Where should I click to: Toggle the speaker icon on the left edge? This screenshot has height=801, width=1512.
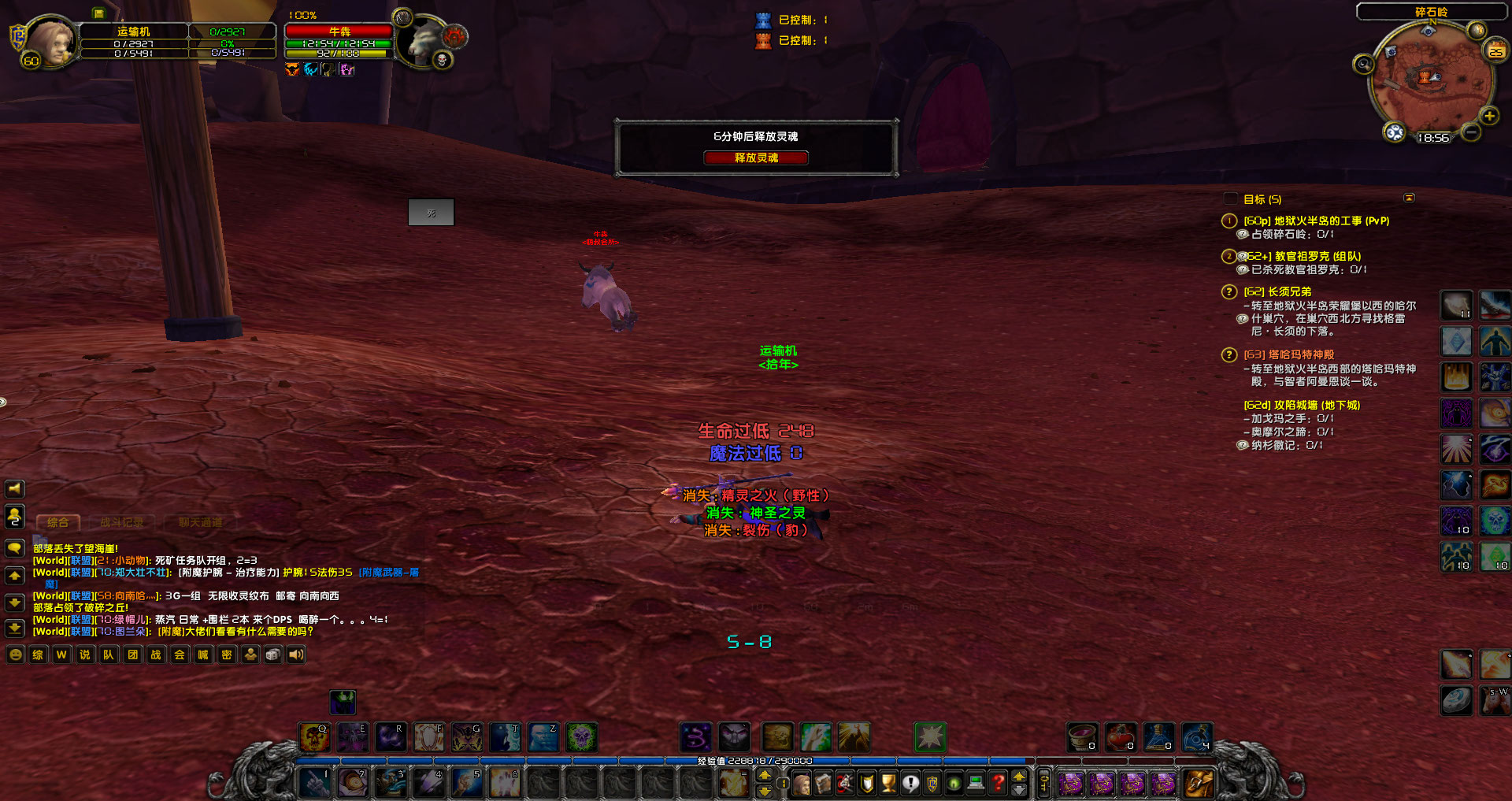14,488
